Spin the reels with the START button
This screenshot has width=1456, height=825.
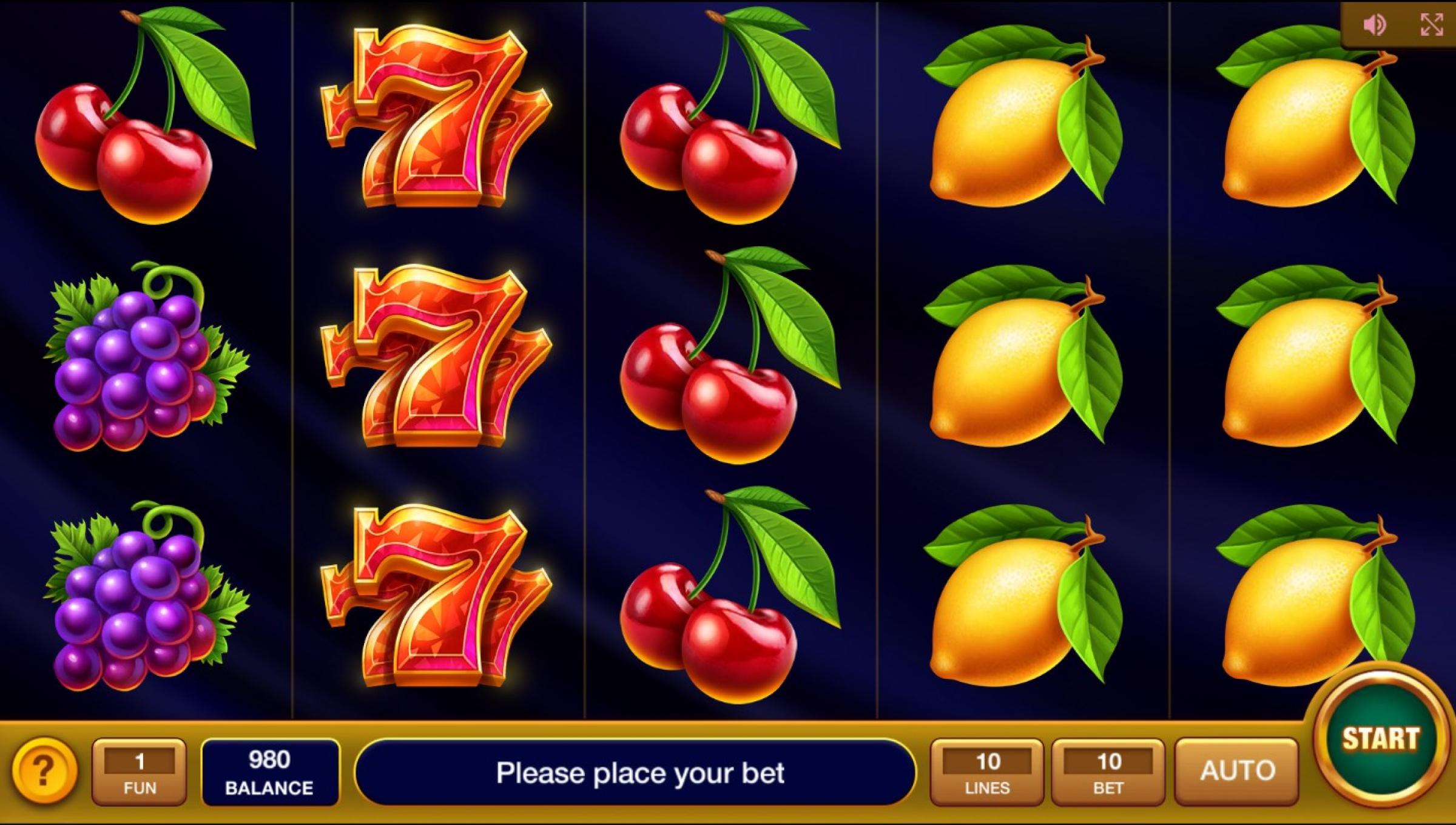(x=1380, y=739)
